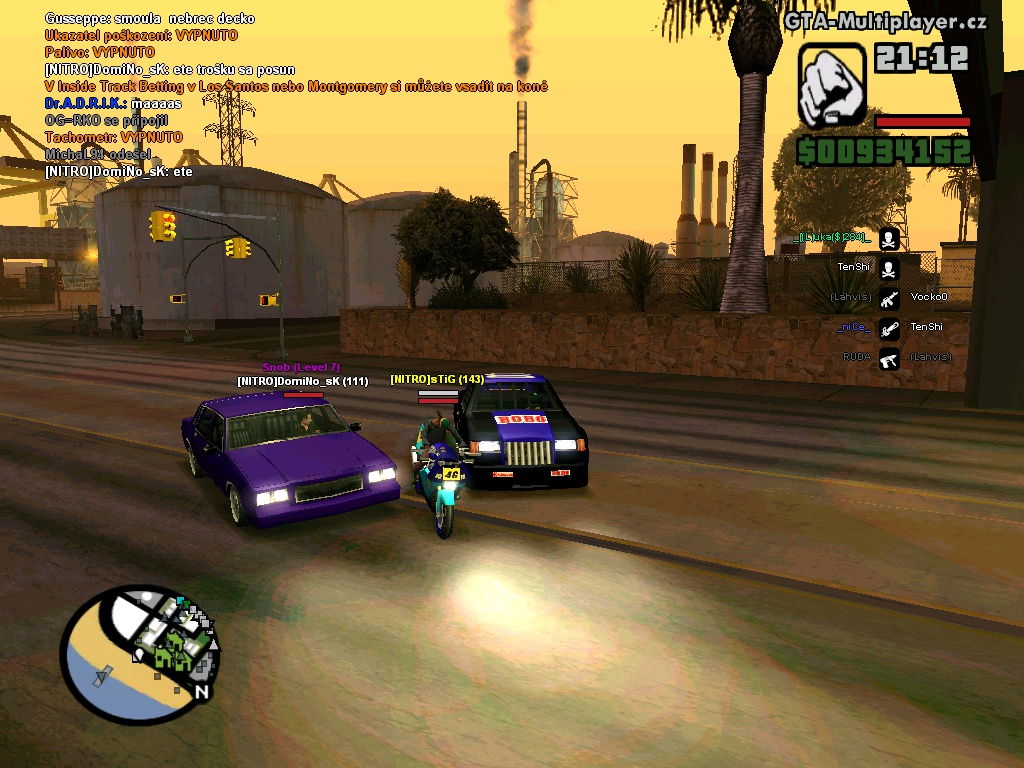Select the Inside Track Betting chat message
Viewport: 1024px width, 768px height.
(x=296, y=87)
